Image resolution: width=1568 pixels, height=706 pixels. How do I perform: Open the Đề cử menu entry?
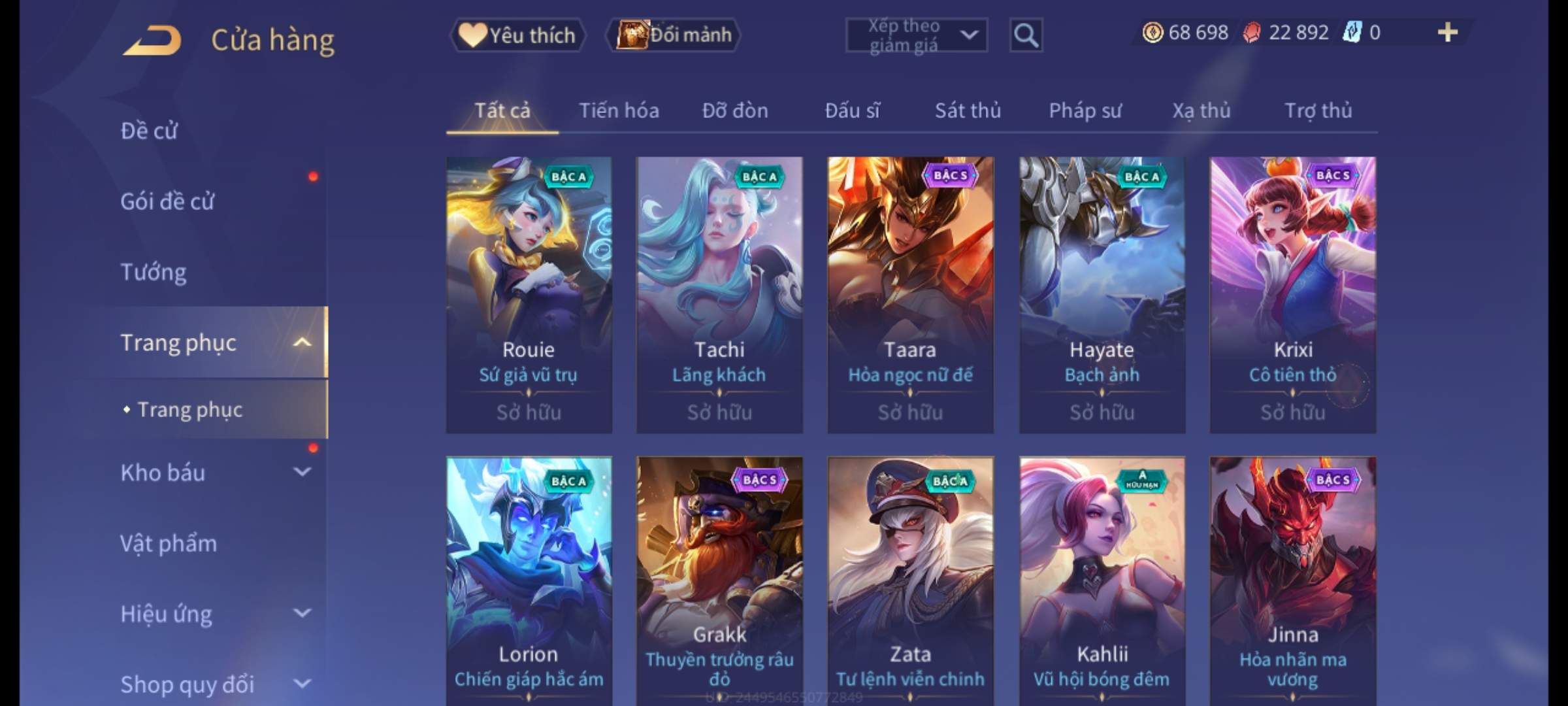pos(149,131)
